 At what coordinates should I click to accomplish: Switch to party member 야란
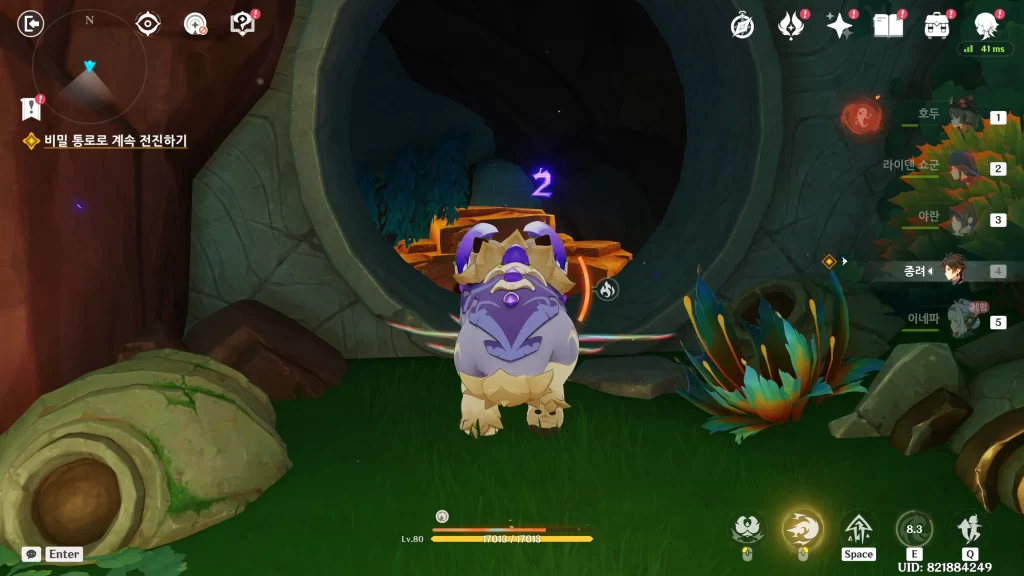coord(962,219)
